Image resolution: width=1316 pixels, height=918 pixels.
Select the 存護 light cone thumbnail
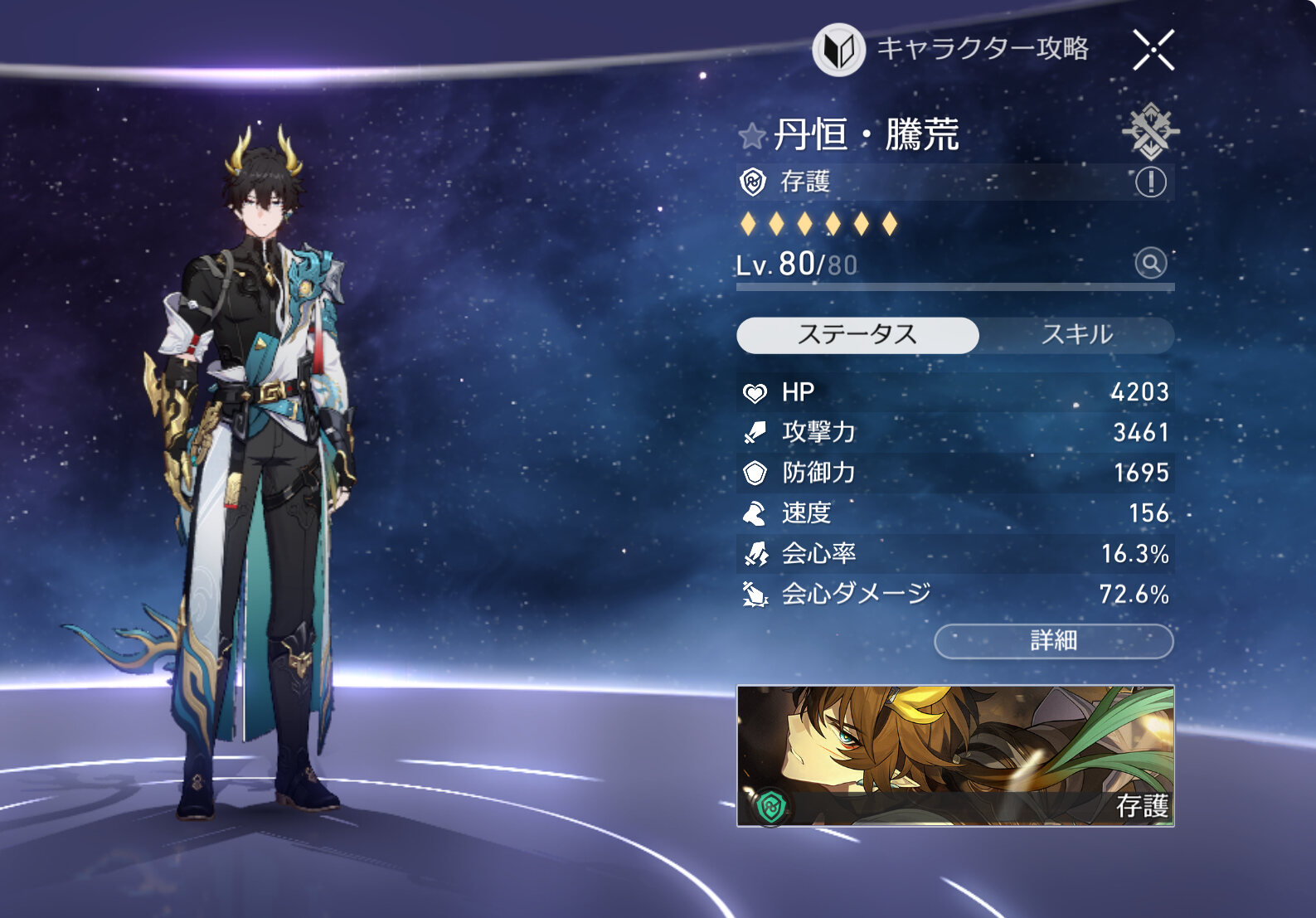(x=955, y=755)
